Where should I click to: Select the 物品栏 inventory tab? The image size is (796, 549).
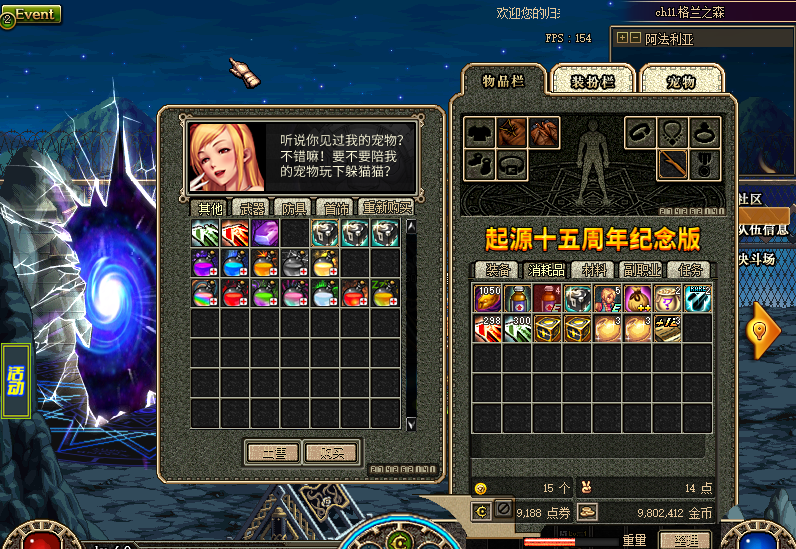[504, 81]
